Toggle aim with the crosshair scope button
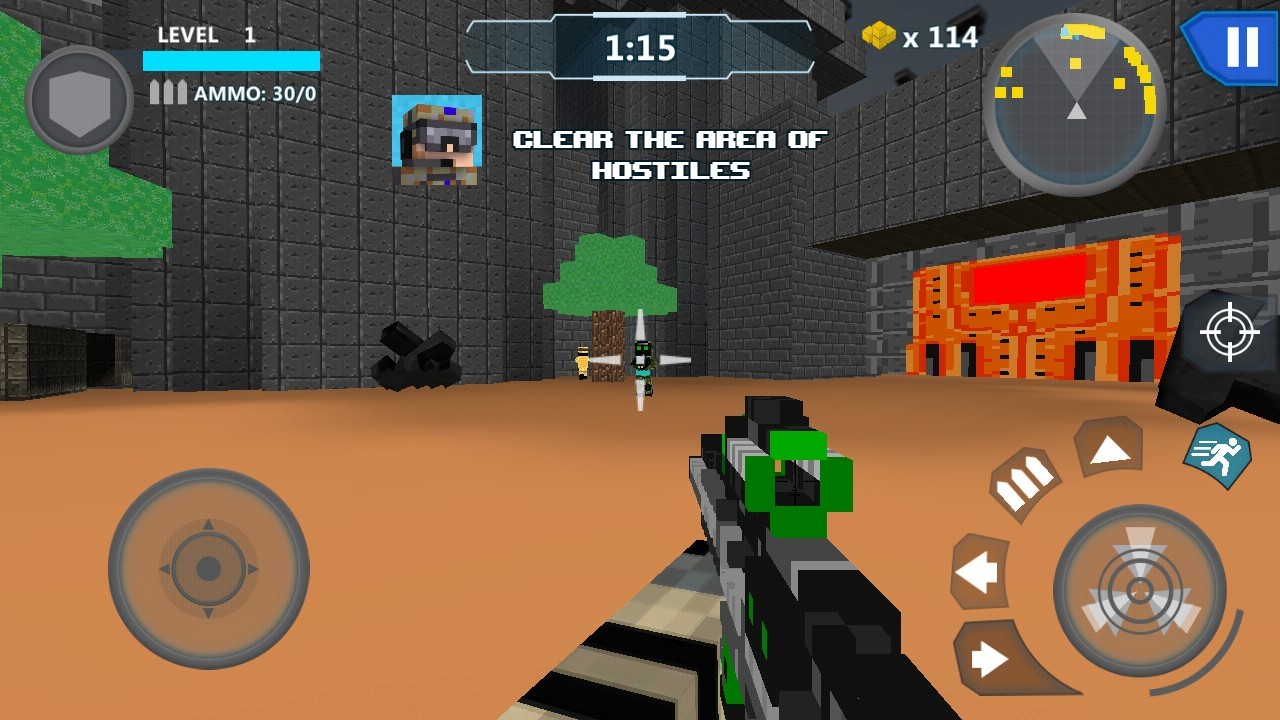Screen dimensions: 1280x720 click(x=1230, y=333)
